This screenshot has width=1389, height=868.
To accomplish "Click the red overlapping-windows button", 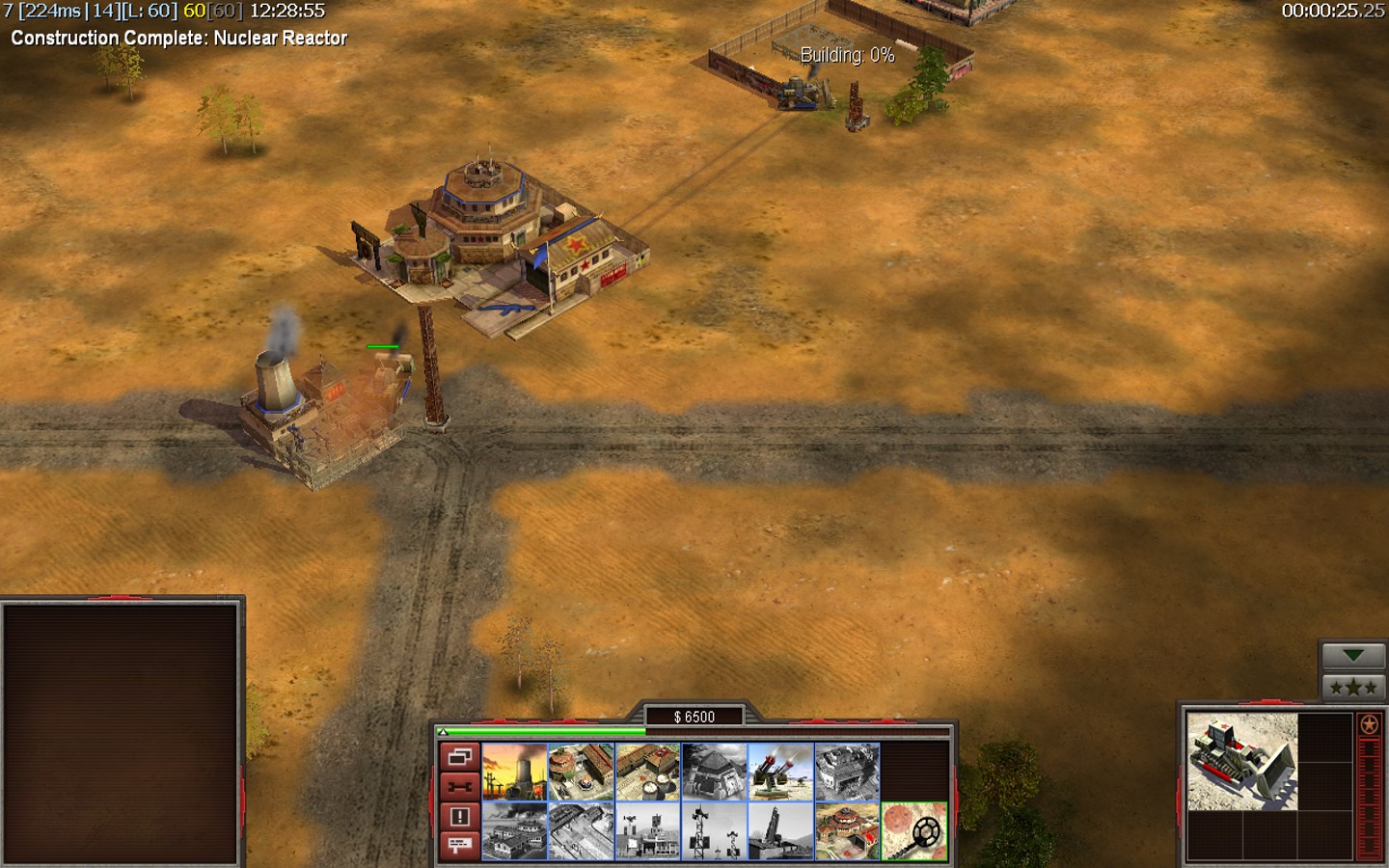I will (459, 758).
